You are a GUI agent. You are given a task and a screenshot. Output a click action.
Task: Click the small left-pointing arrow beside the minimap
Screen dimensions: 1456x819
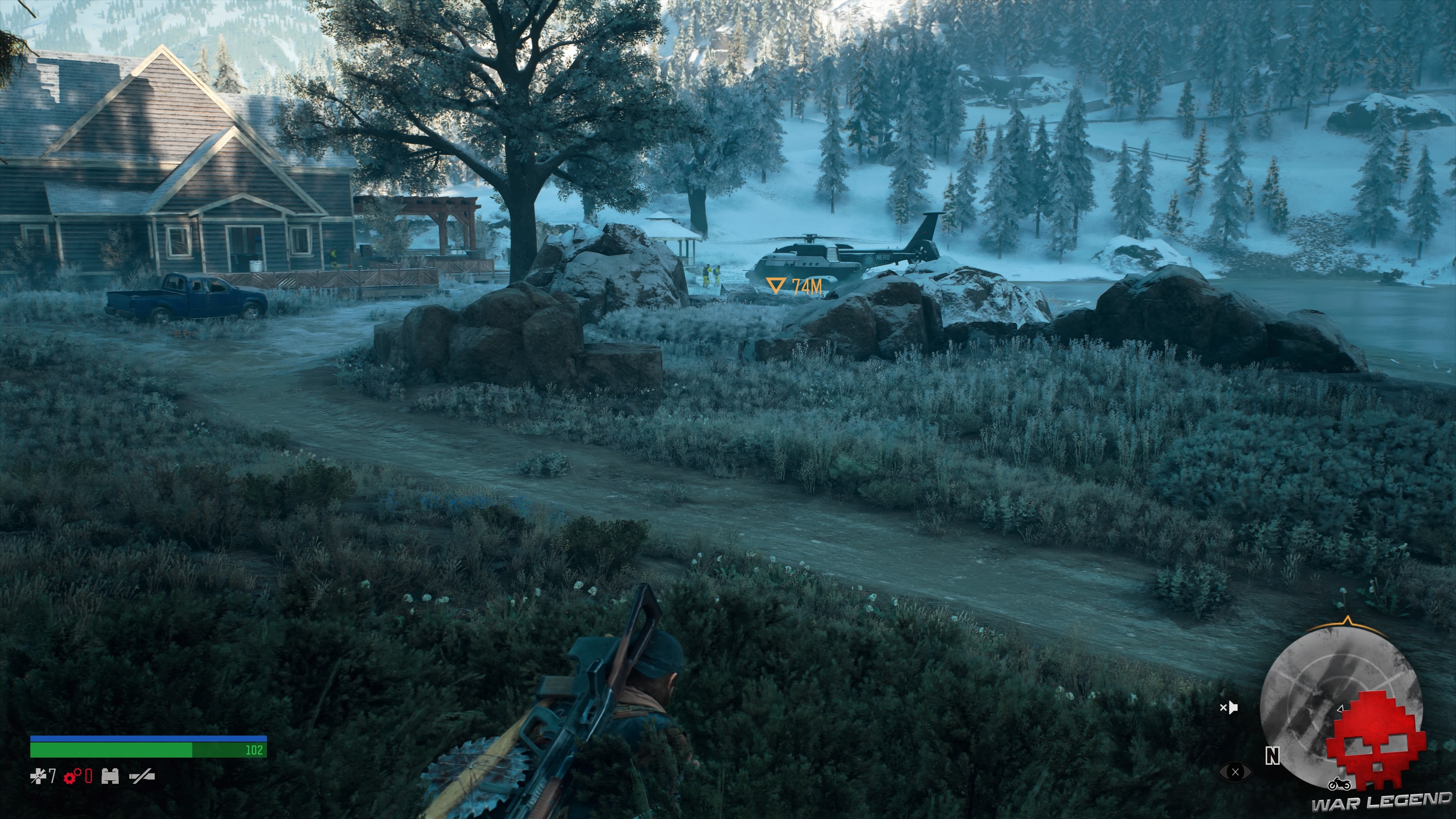pyautogui.click(x=1341, y=709)
